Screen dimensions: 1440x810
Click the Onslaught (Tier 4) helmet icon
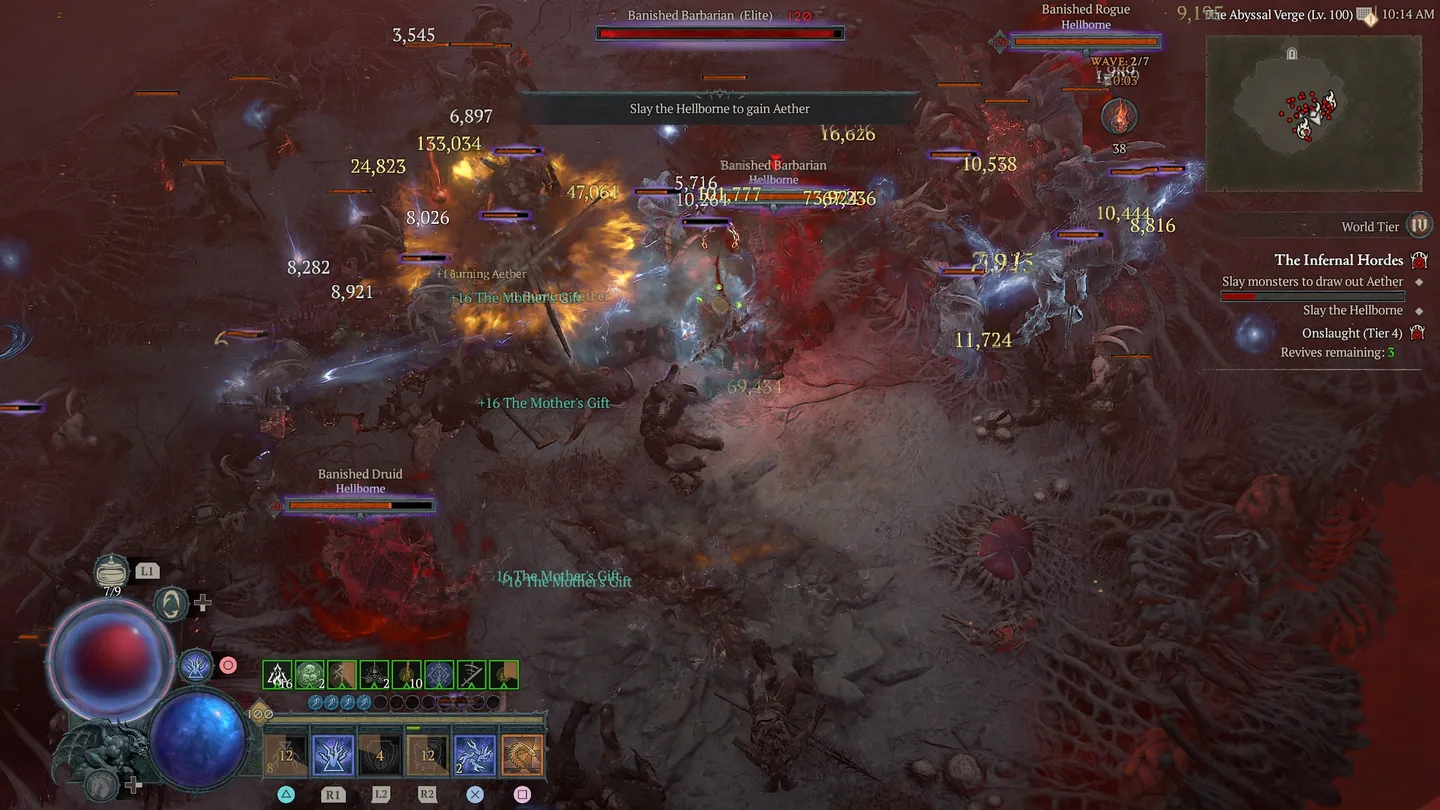1419,331
